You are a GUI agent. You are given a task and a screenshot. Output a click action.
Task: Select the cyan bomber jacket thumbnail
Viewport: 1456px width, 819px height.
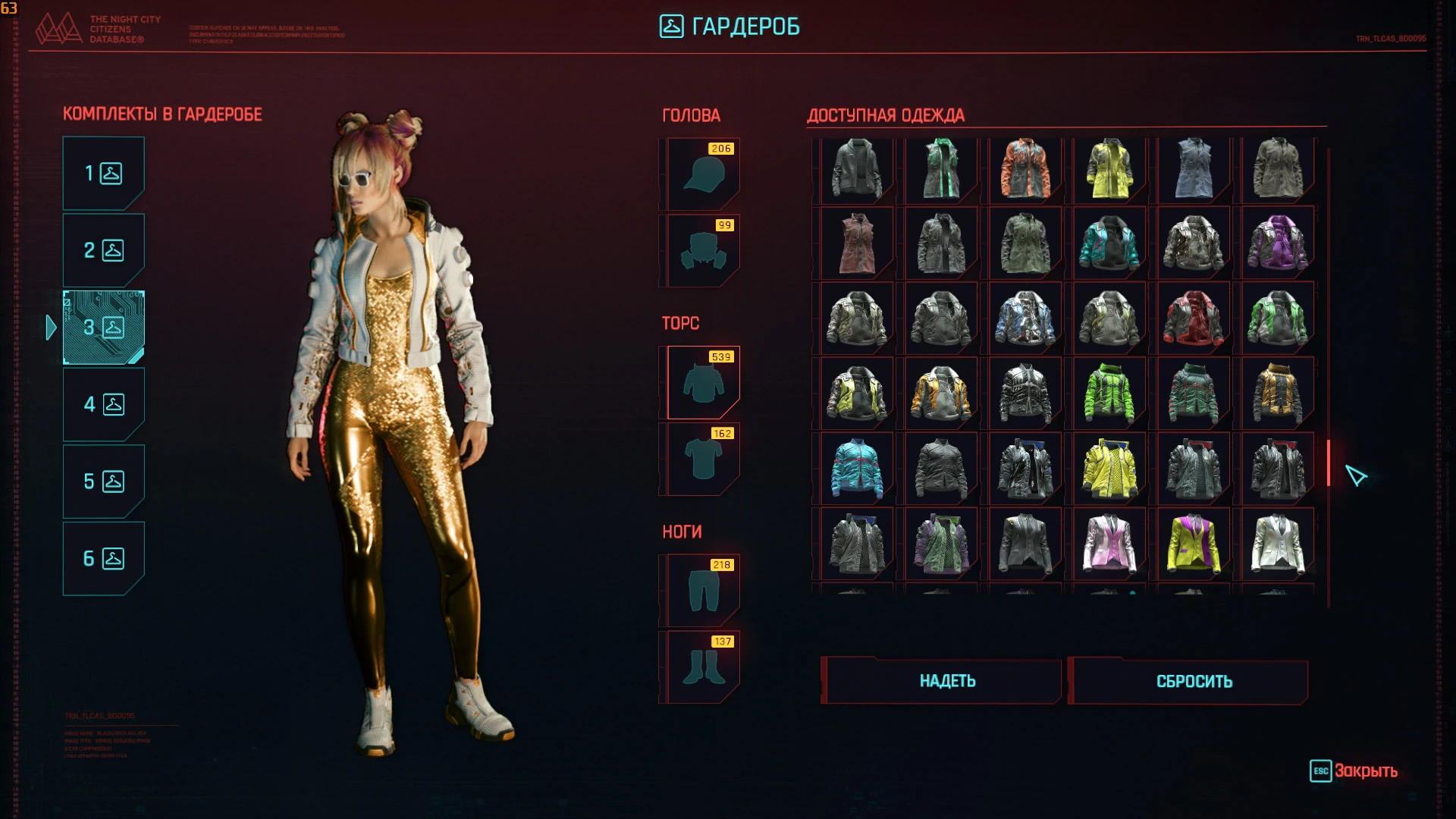pos(856,468)
